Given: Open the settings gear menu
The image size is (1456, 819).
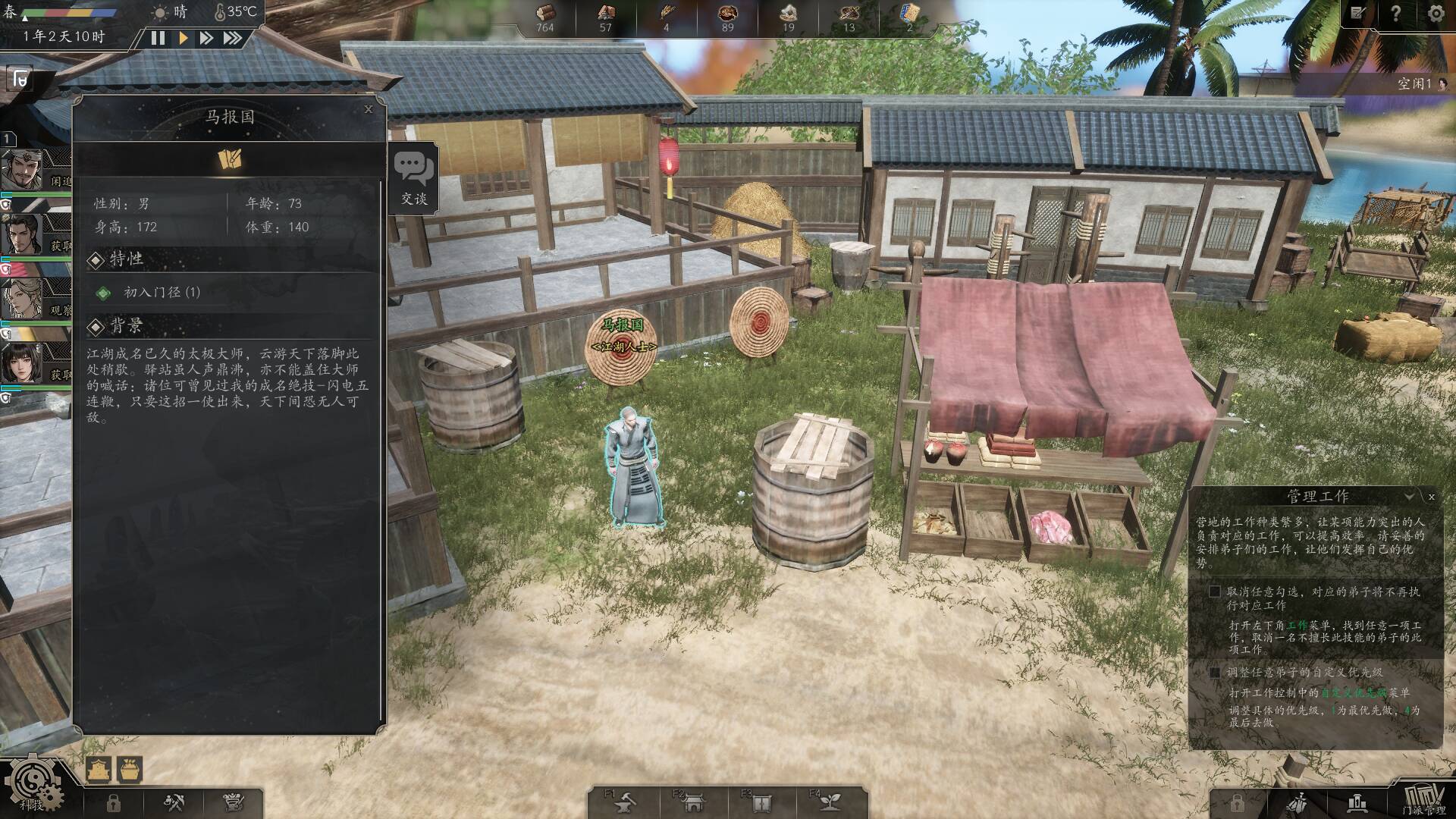Looking at the screenshot, I should click(x=1436, y=14).
